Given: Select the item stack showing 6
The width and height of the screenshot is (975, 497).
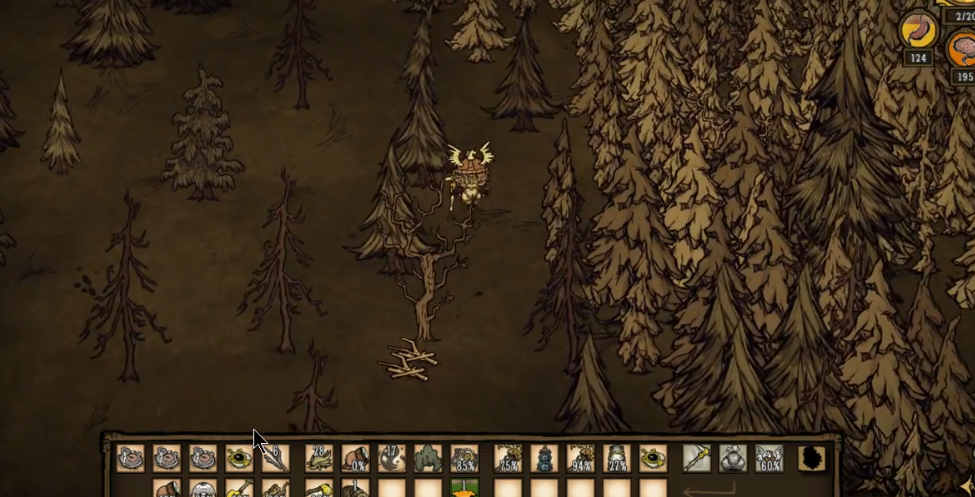Looking at the screenshot, I should pos(275,458).
